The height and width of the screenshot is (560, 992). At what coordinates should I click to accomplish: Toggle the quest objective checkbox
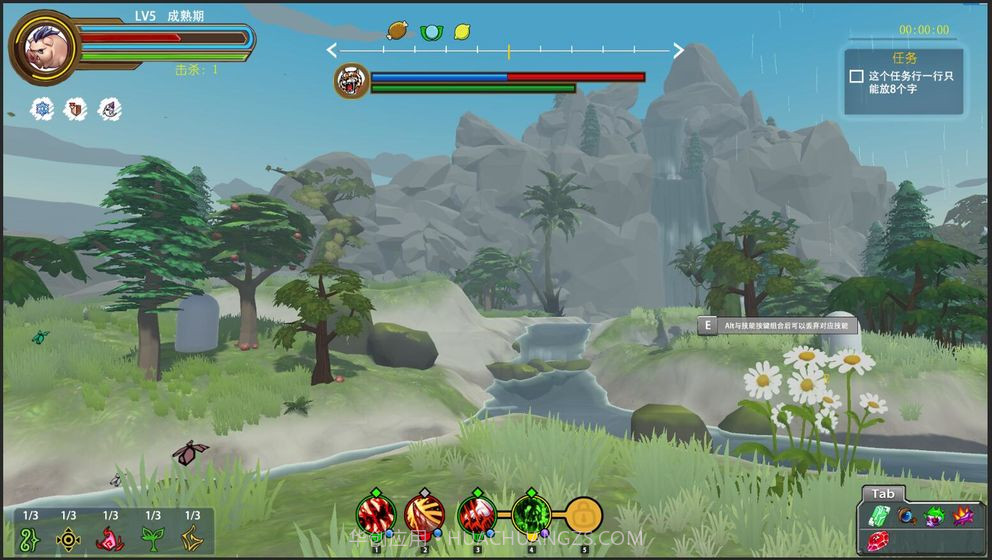pos(856,76)
